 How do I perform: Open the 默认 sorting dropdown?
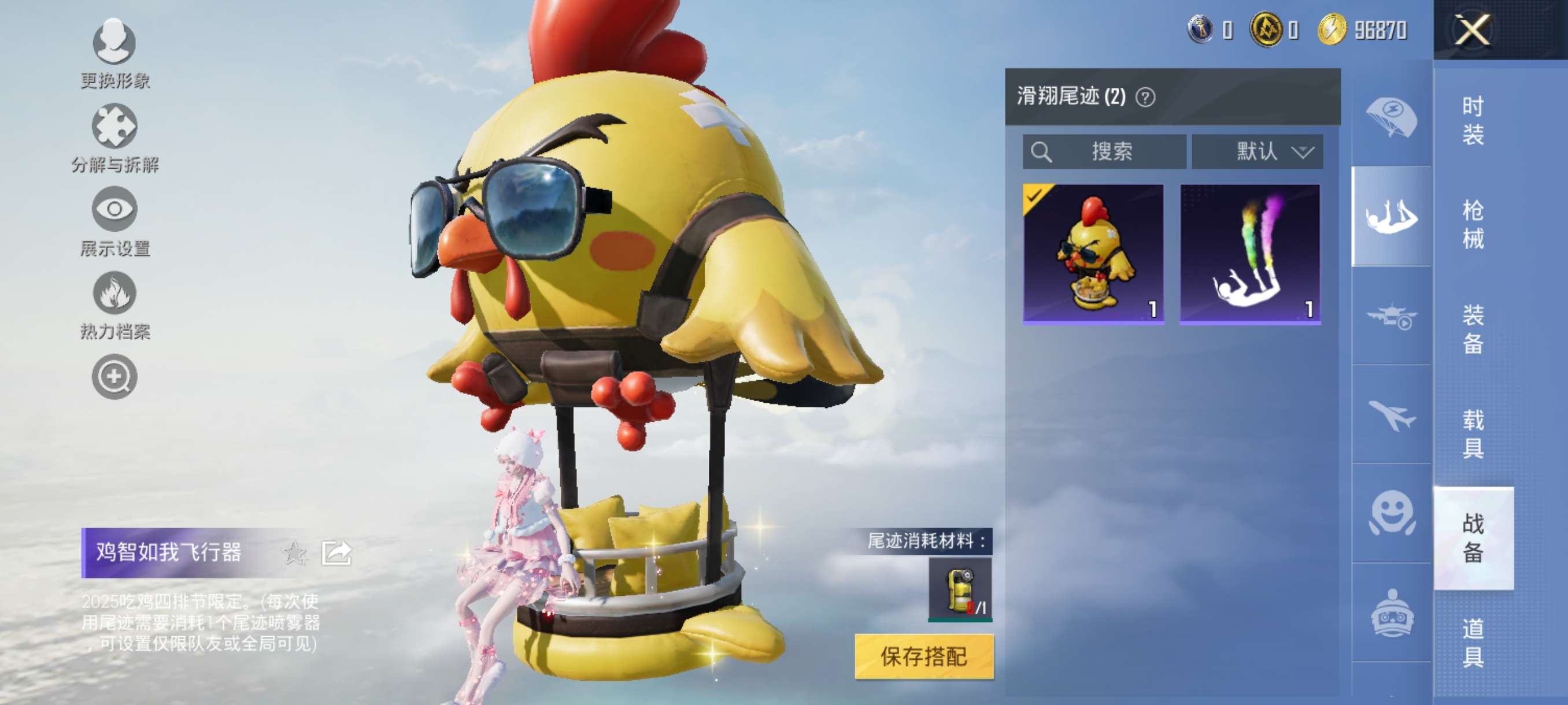[x=1257, y=152]
